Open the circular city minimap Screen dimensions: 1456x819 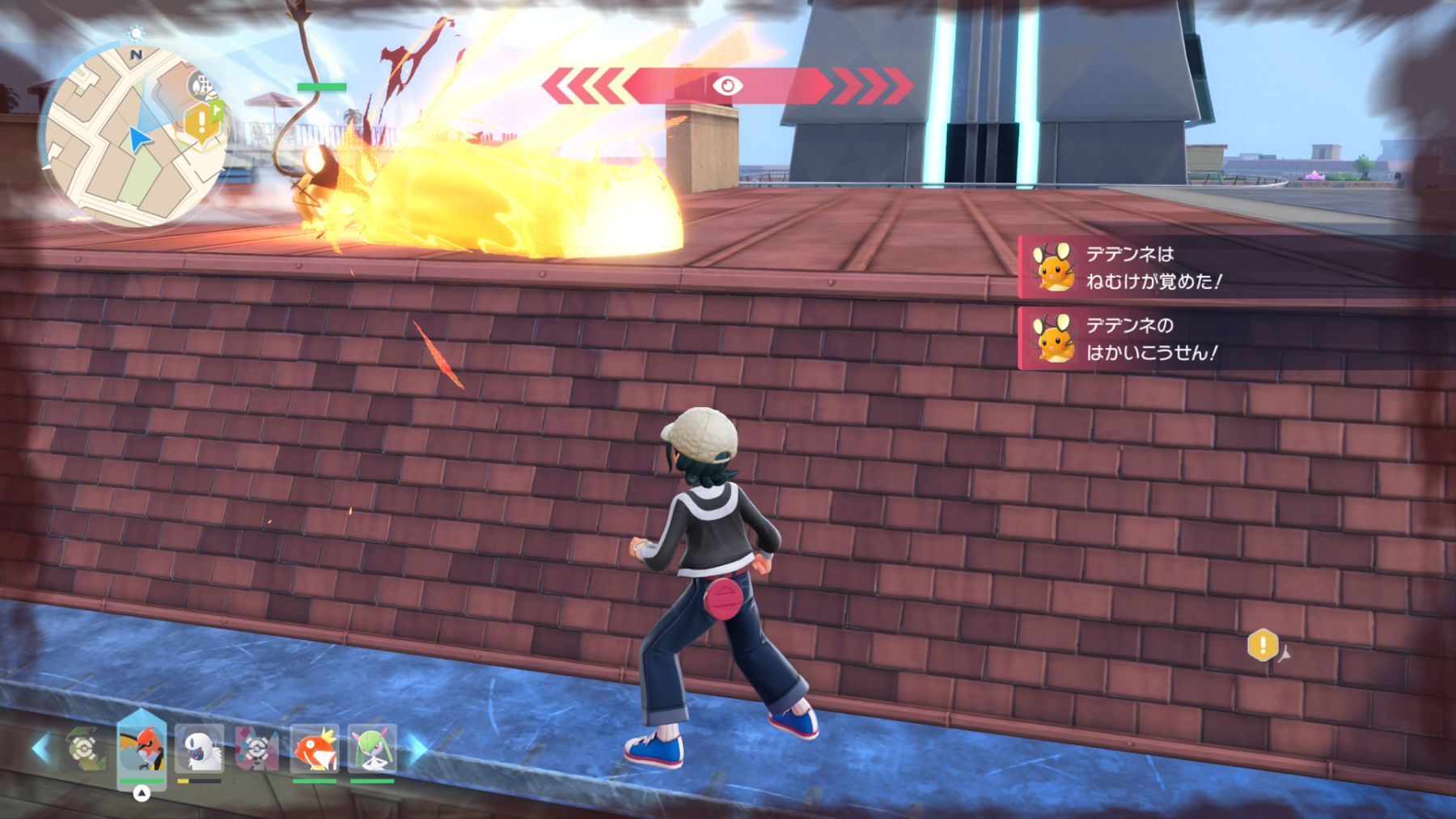click(133, 134)
